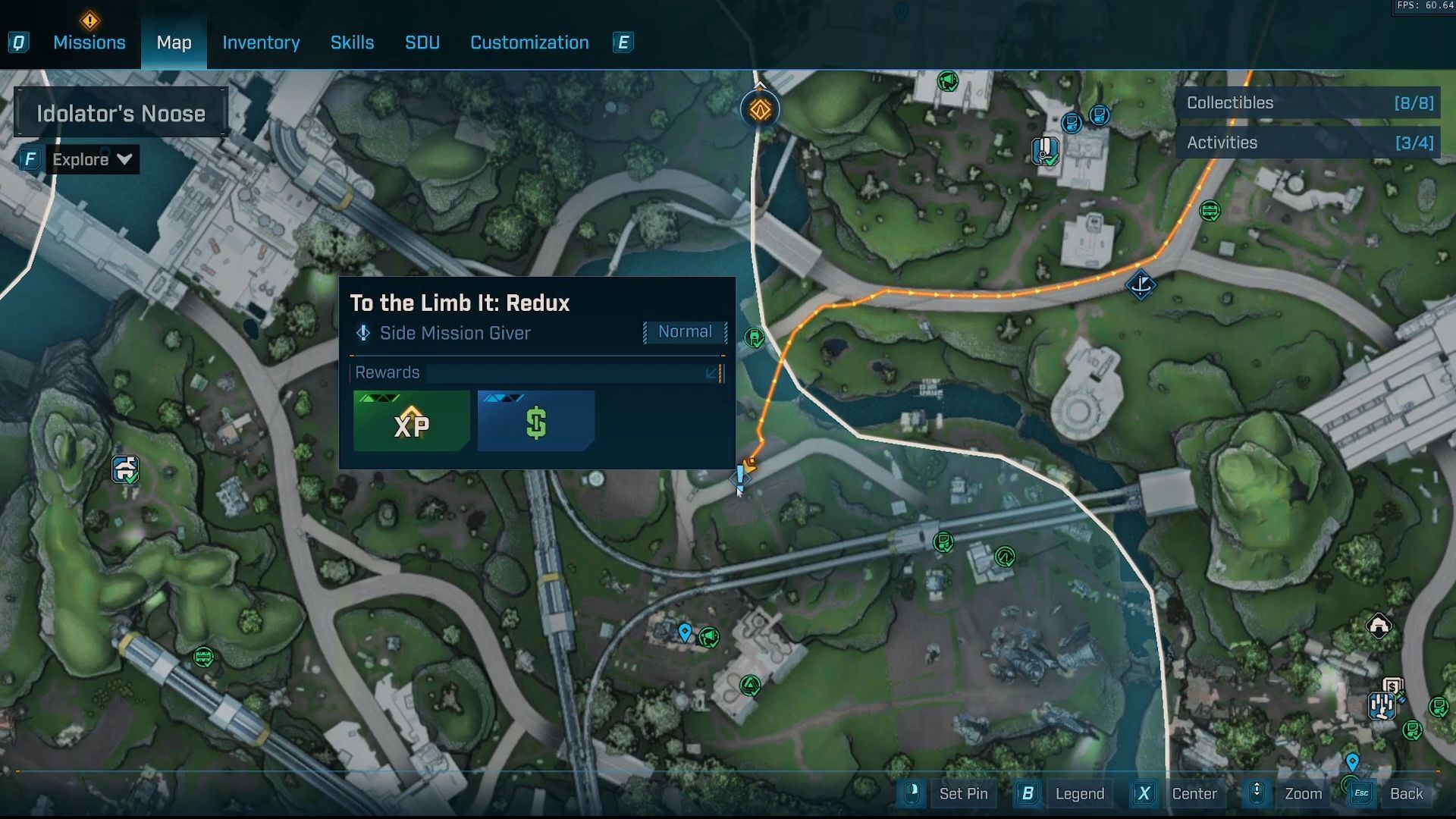Click the side mission giver exclamation marker
This screenshot has width=1456, height=819.
[x=740, y=477]
